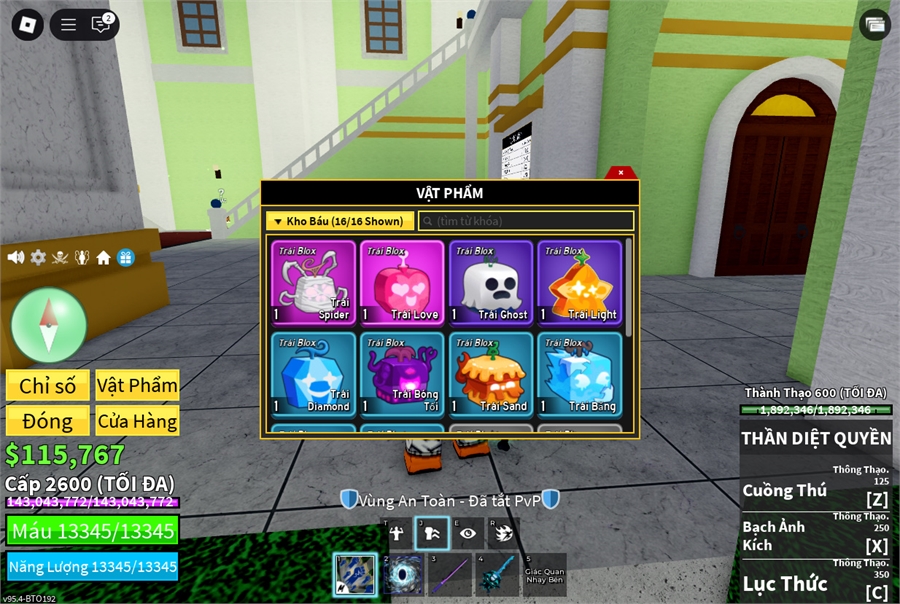
Task: Choose the Trái Love fruit slot
Action: (402, 282)
